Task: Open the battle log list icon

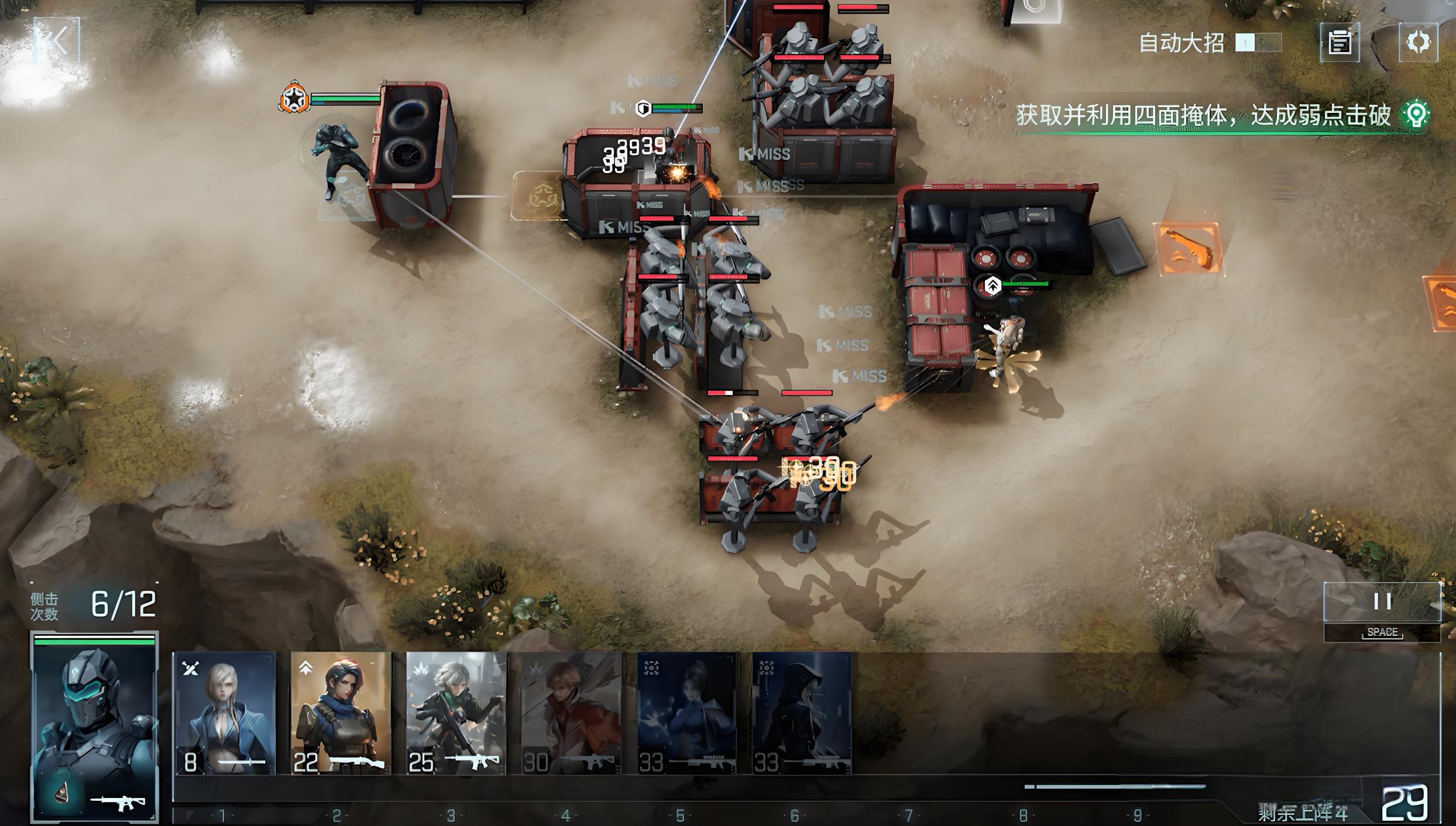Action: point(1340,43)
